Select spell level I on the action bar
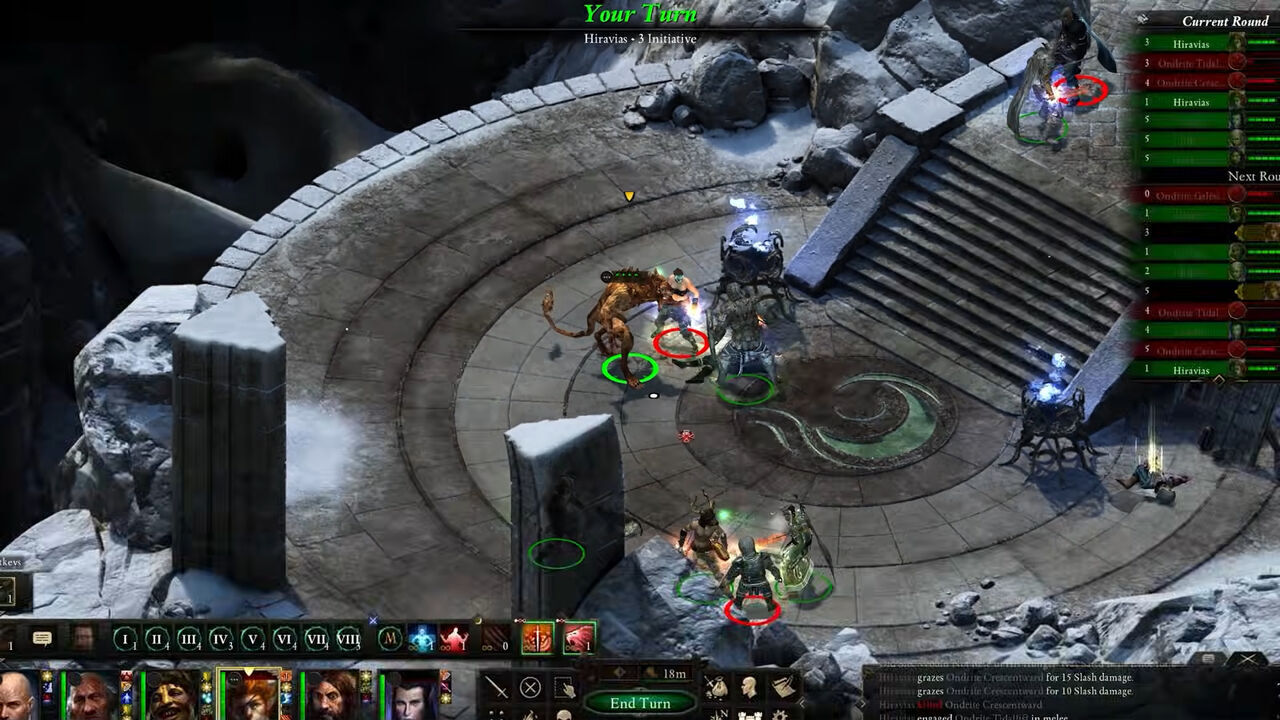The height and width of the screenshot is (720, 1280). tap(124, 638)
